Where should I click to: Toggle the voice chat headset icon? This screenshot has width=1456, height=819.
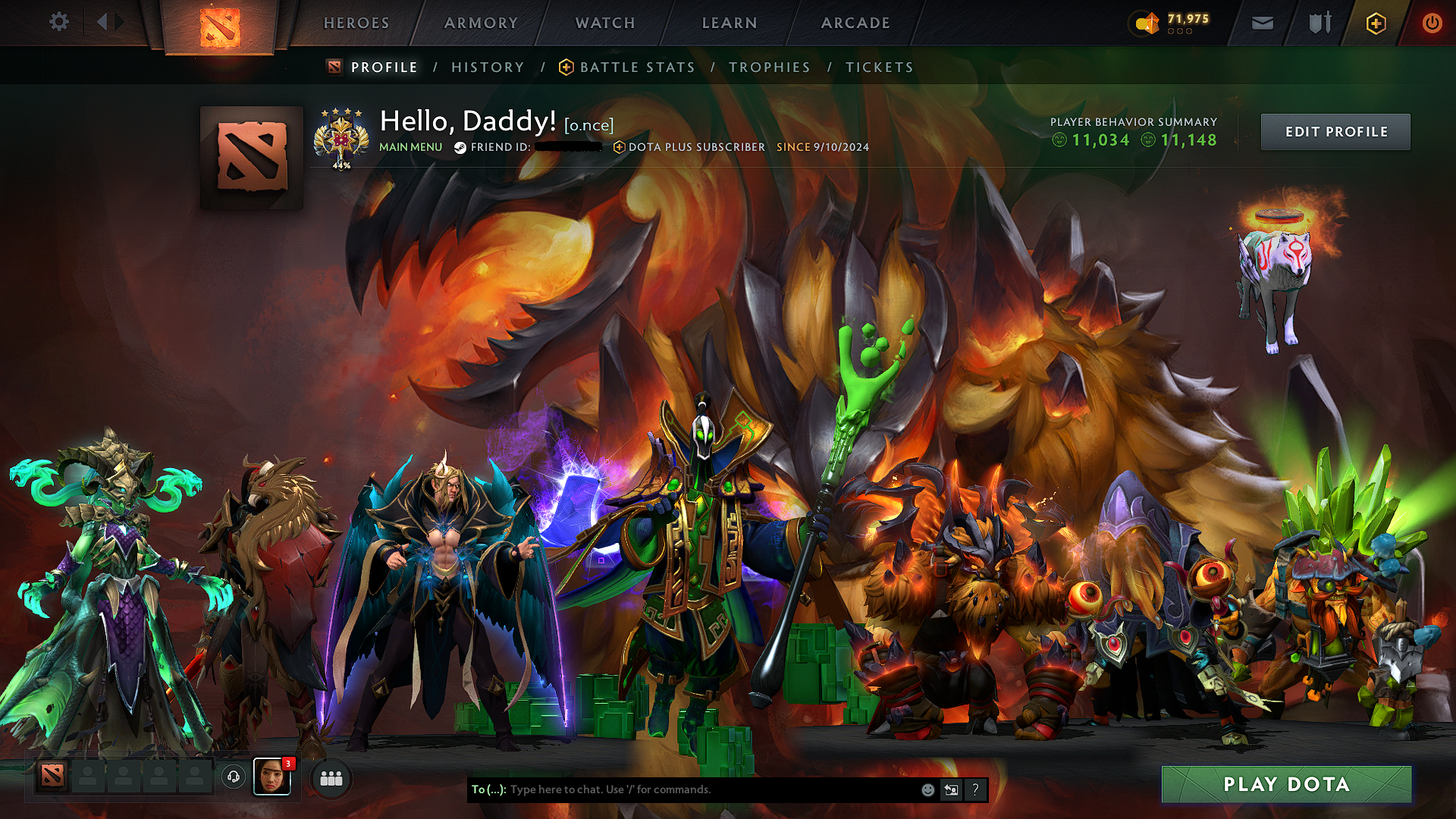(234, 778)
